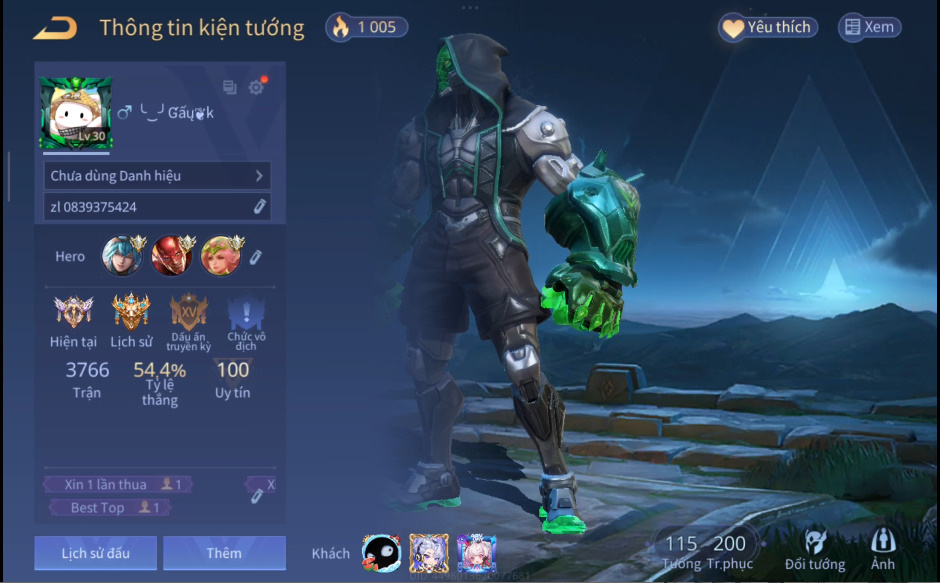Select the red-masked hero portrait
Screen dimensions: 940x583
pyautogui.click(x=172, y=256)
